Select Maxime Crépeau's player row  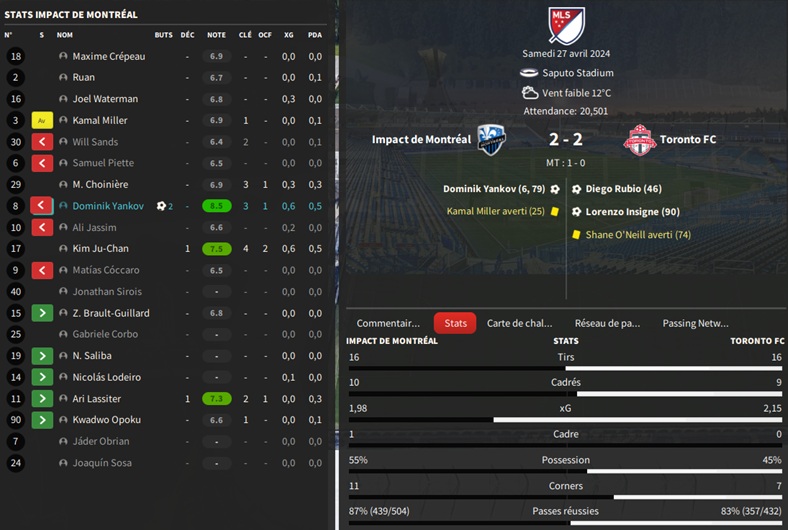point(109,56)
